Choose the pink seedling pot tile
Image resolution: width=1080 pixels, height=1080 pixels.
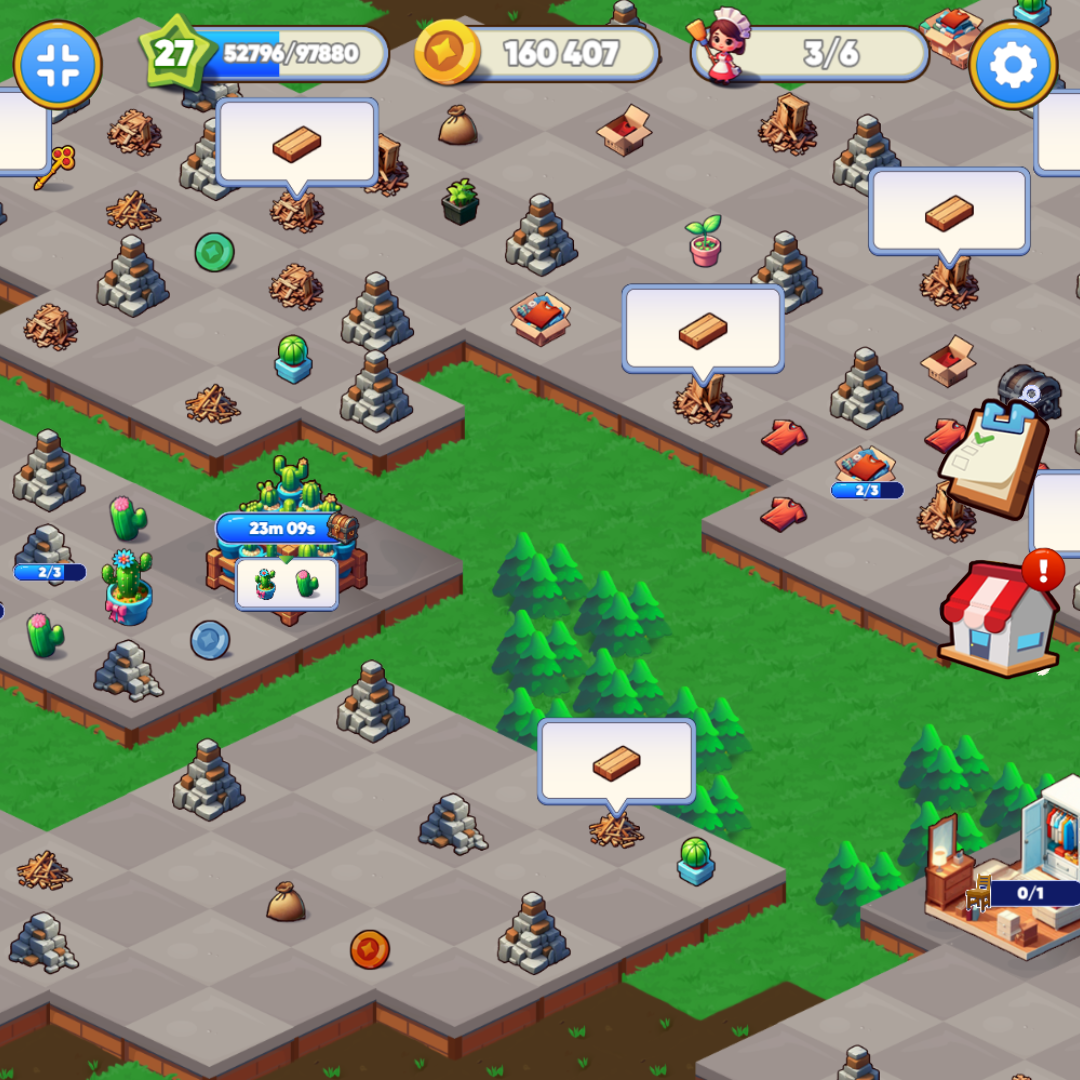coord(704,241)
